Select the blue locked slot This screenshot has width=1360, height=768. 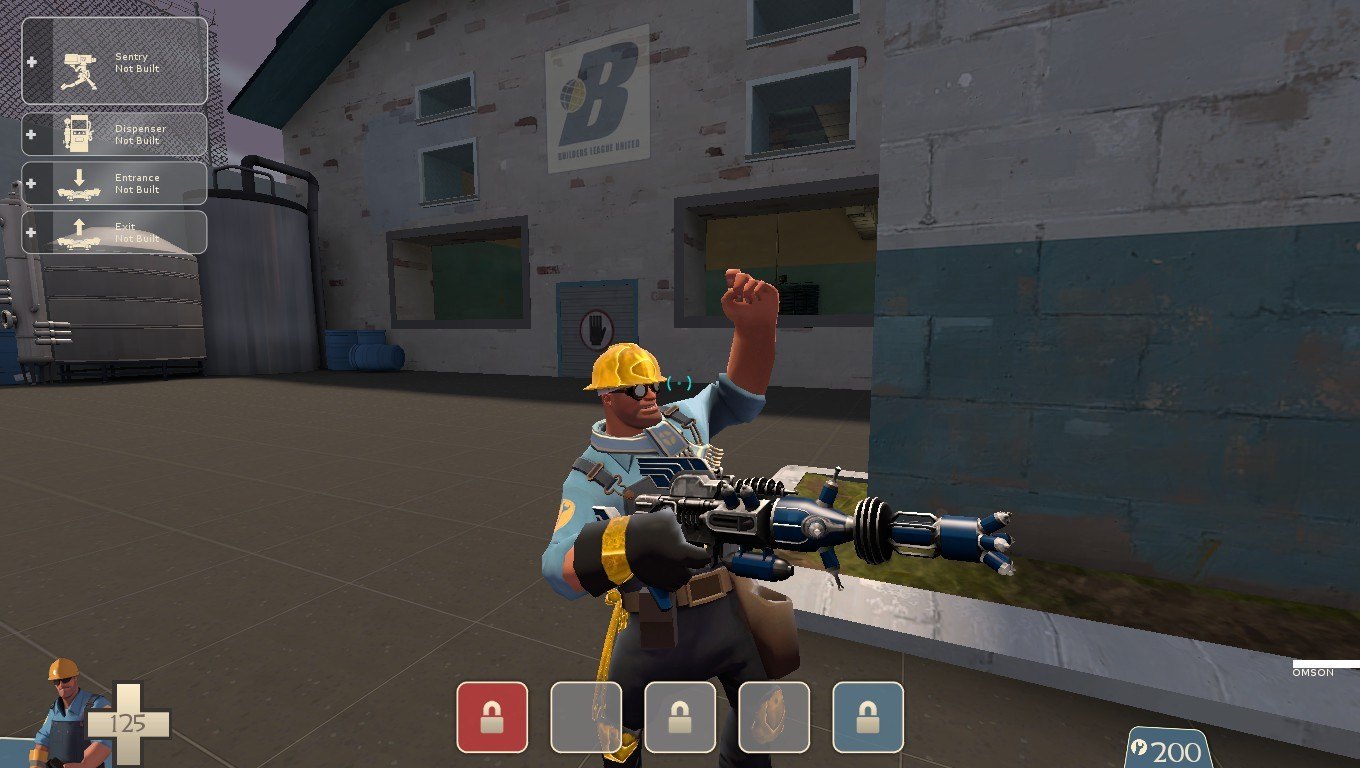click(867, 717)
